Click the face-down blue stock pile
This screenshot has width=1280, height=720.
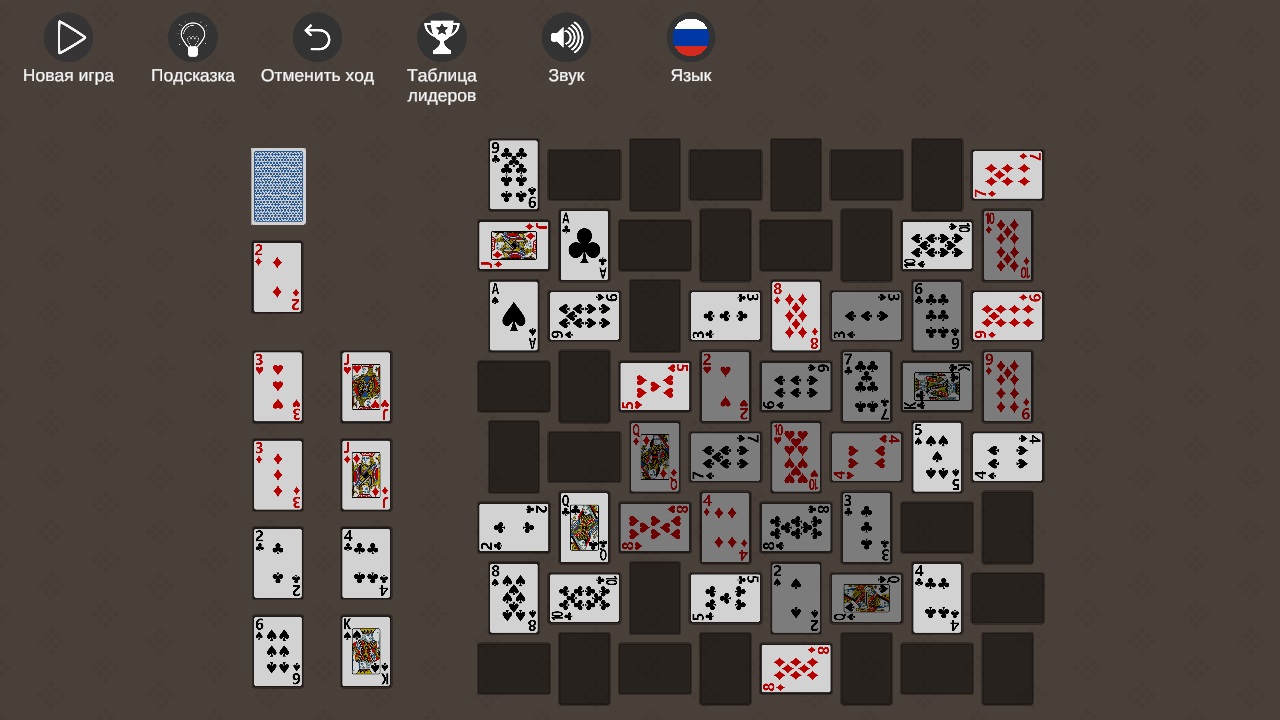pos(278,186)
